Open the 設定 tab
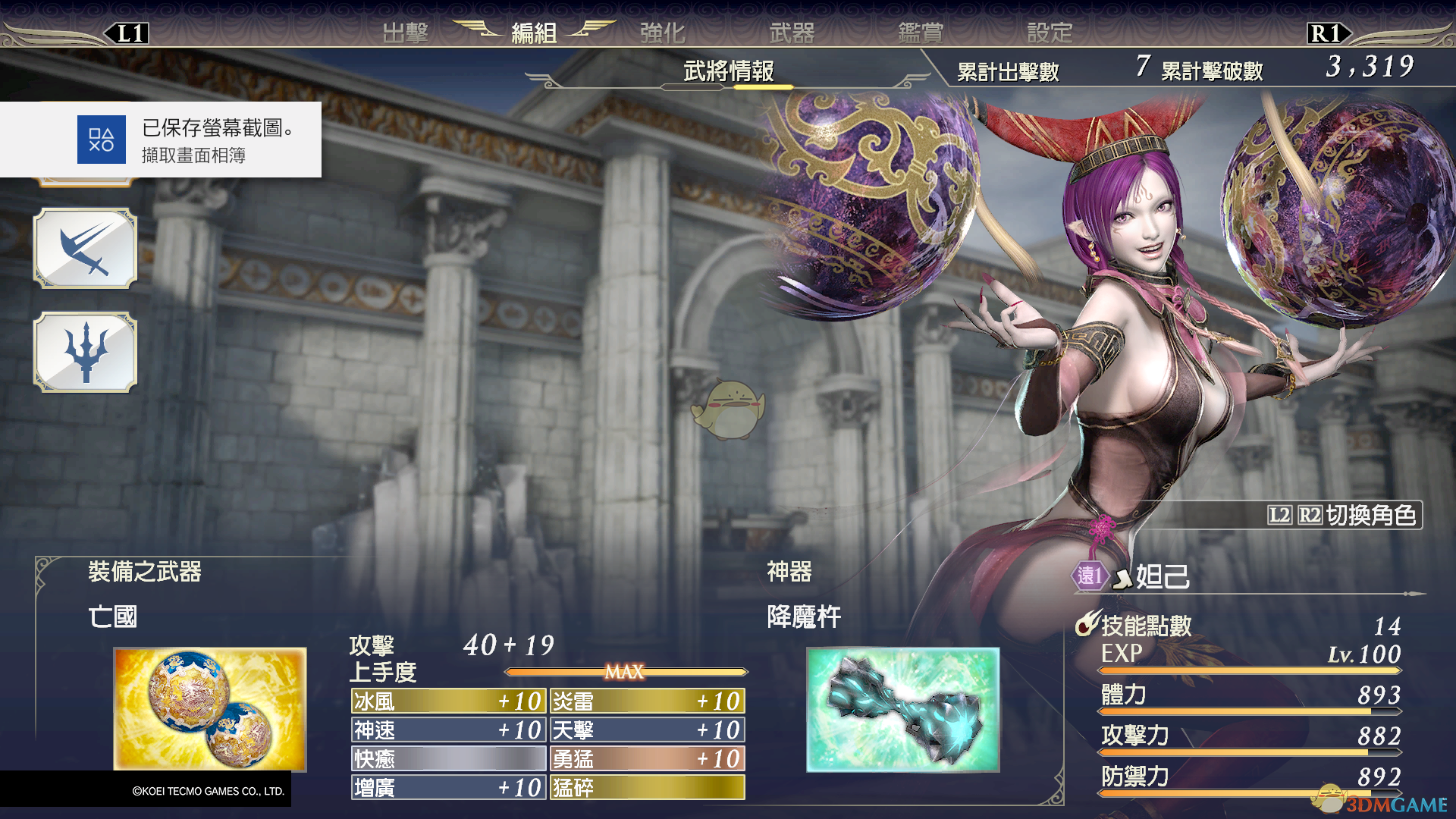 [x=1050, y=33]
